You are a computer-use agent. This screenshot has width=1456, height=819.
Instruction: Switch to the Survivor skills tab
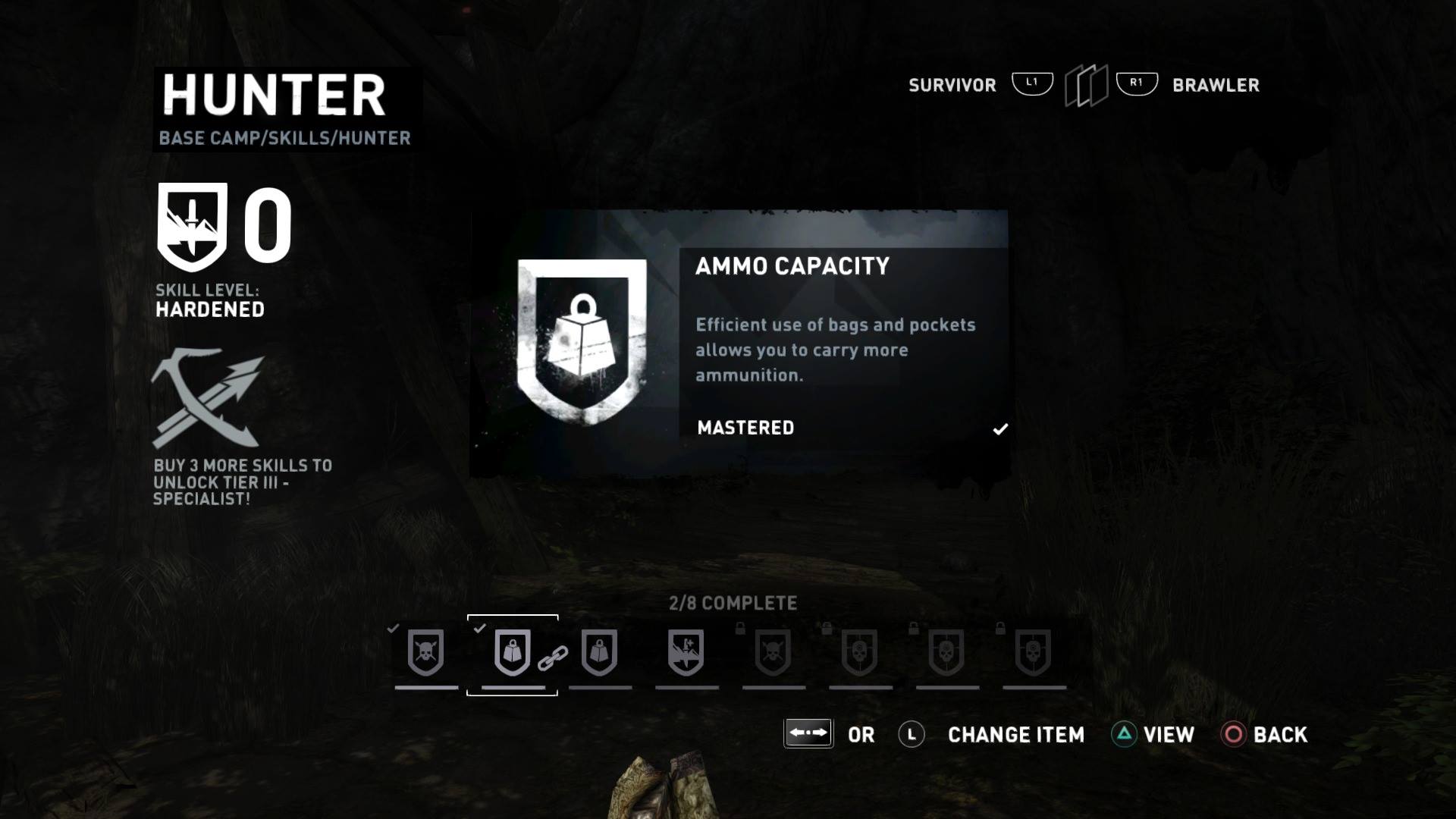pos(952,85)
